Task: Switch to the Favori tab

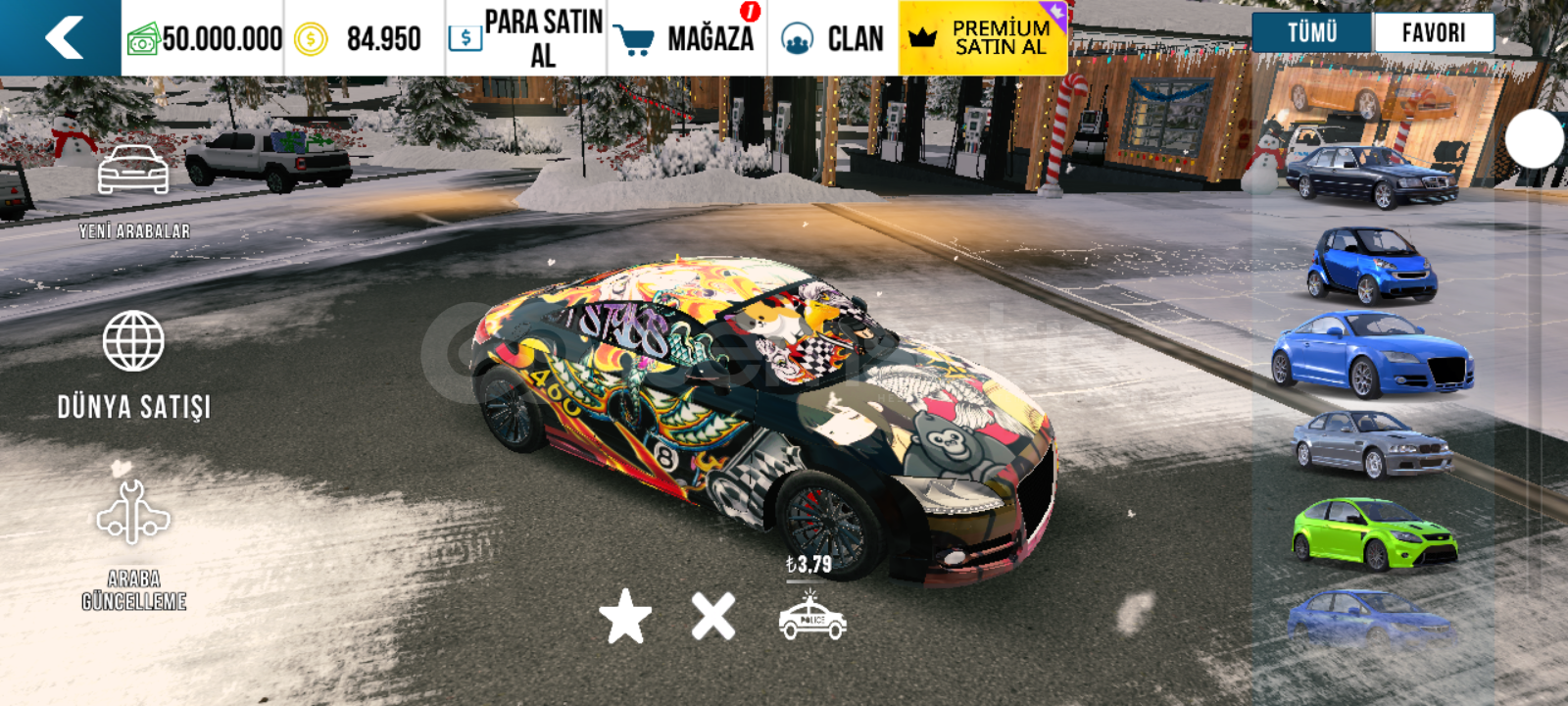Action: (1433, 32)
